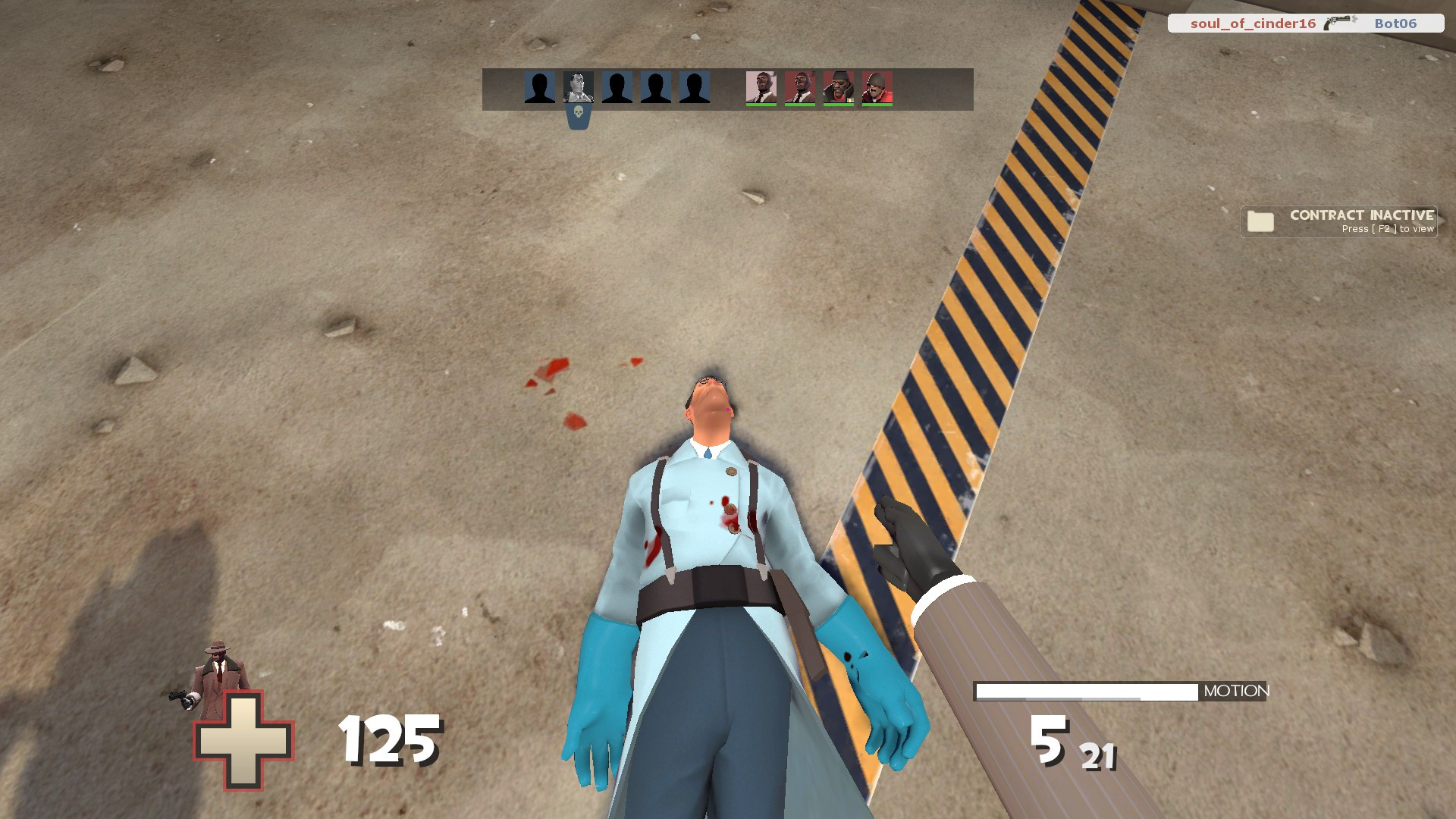
Task: Select the Contract folder icon
Action: (1260, 221)
